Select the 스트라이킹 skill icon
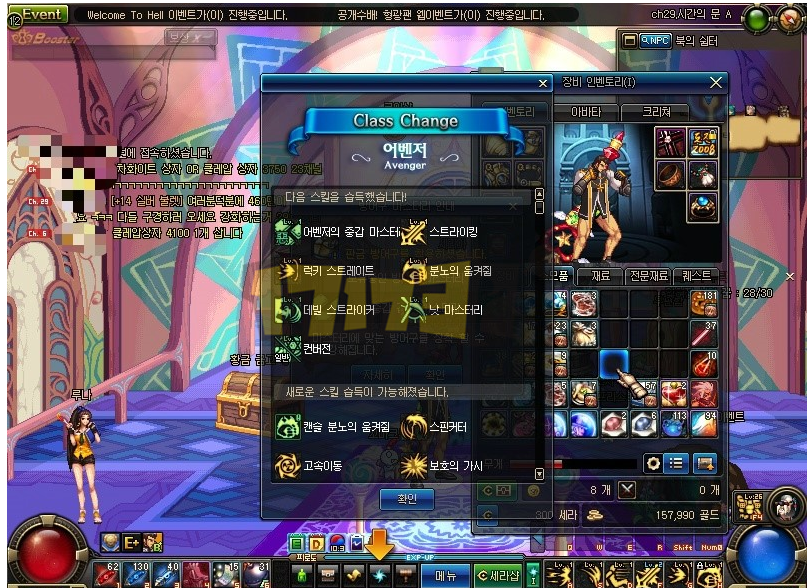810x588 pixels. tap(413, 232)
